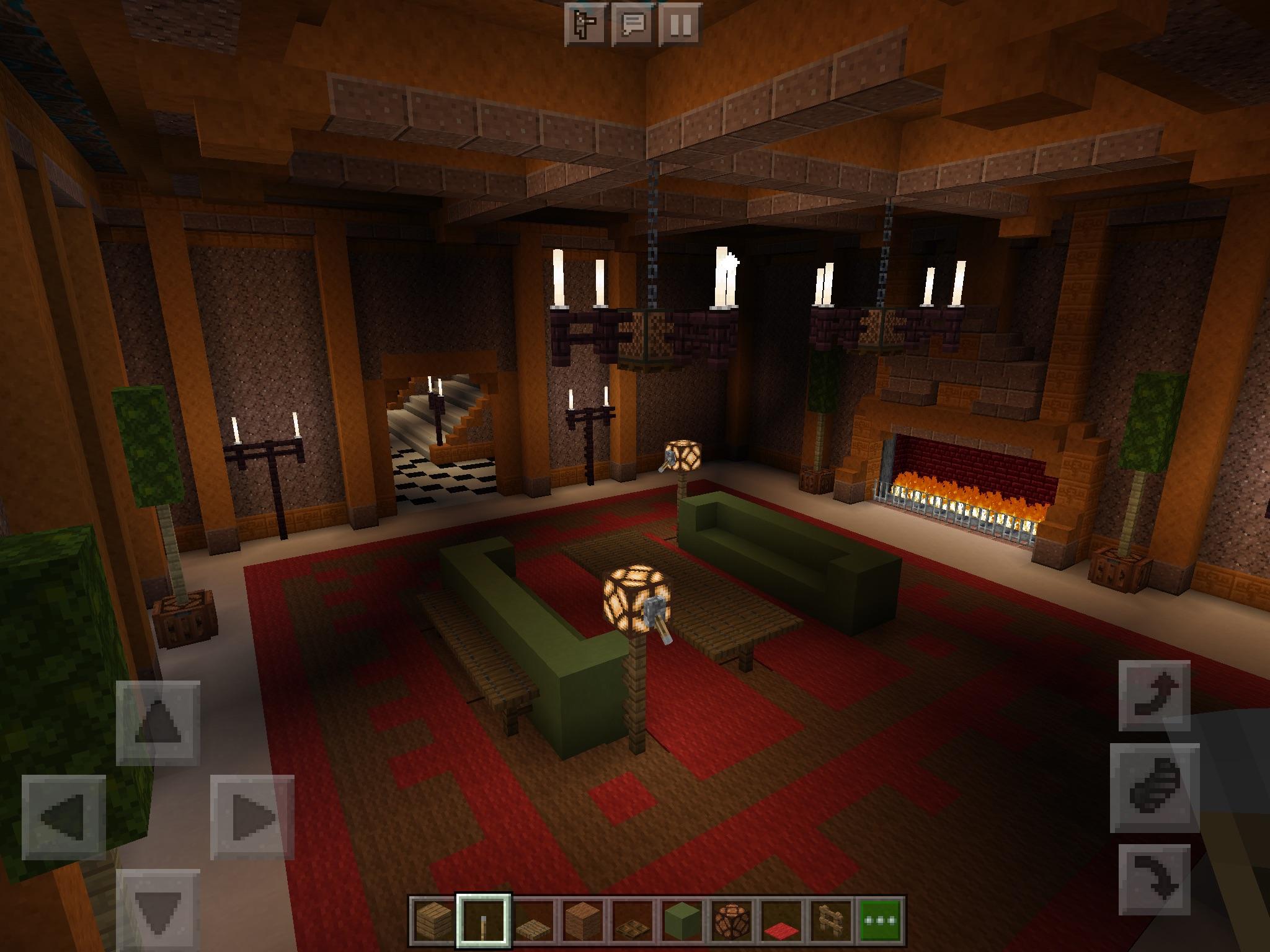This screenshot has width=1270, height=952.
Task: Tap the move forward arrow
Action: pyautogui.click(x=158, y=723)
